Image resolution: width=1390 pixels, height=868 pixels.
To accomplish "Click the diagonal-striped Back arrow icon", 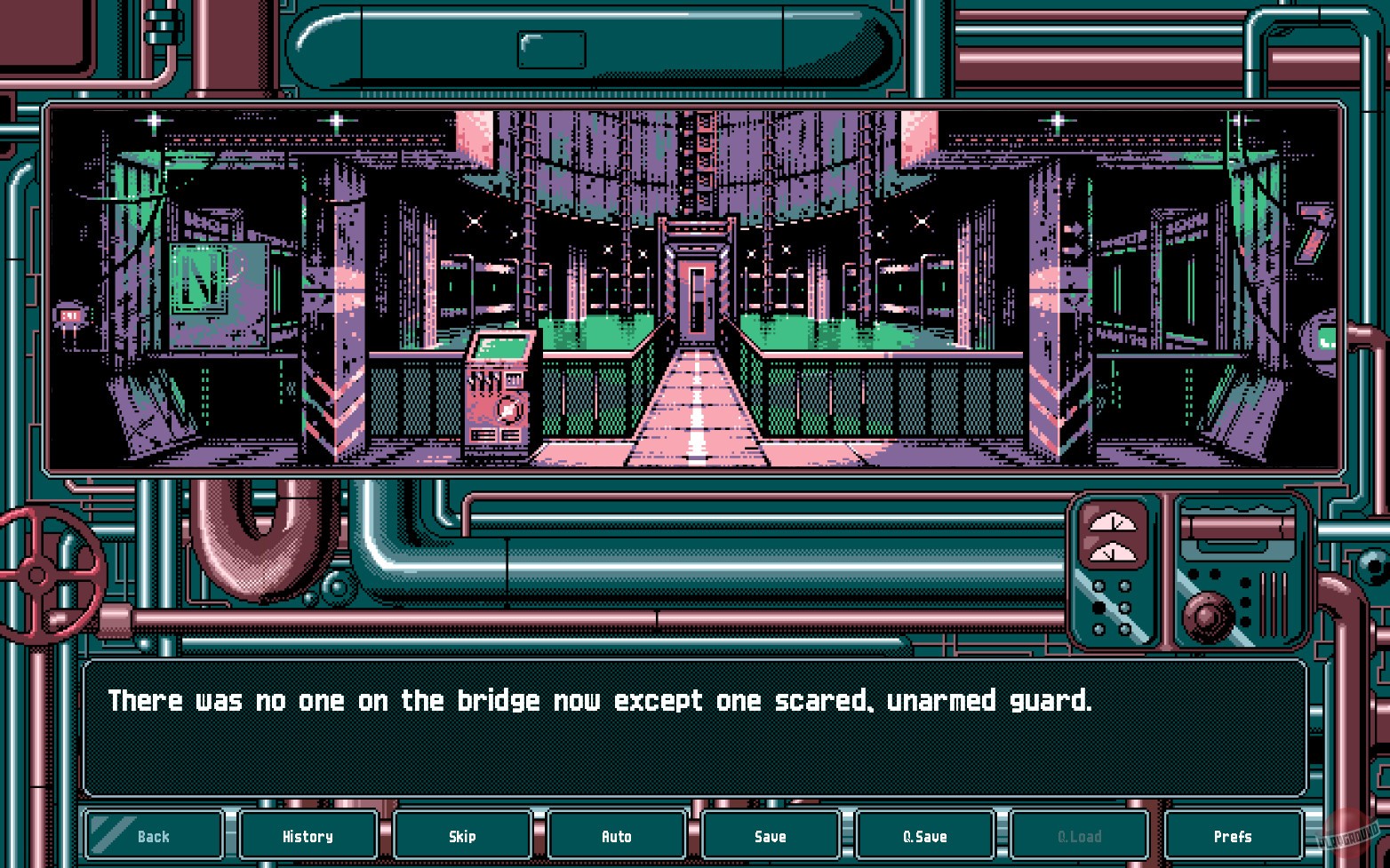I will (x=111, y=833).
